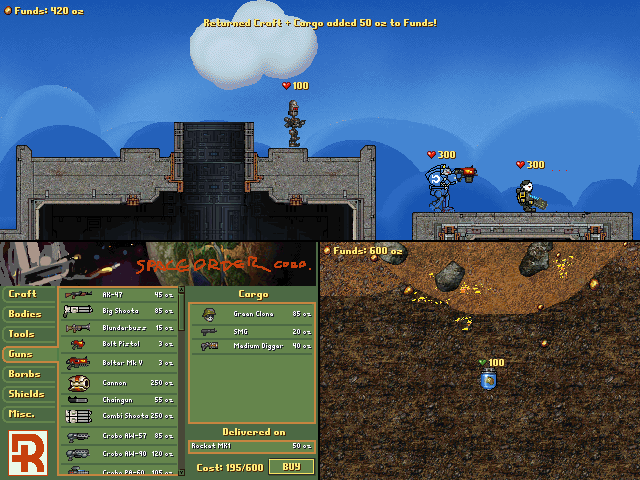Add the Chaingun to cargo

(x=118, y=399)
